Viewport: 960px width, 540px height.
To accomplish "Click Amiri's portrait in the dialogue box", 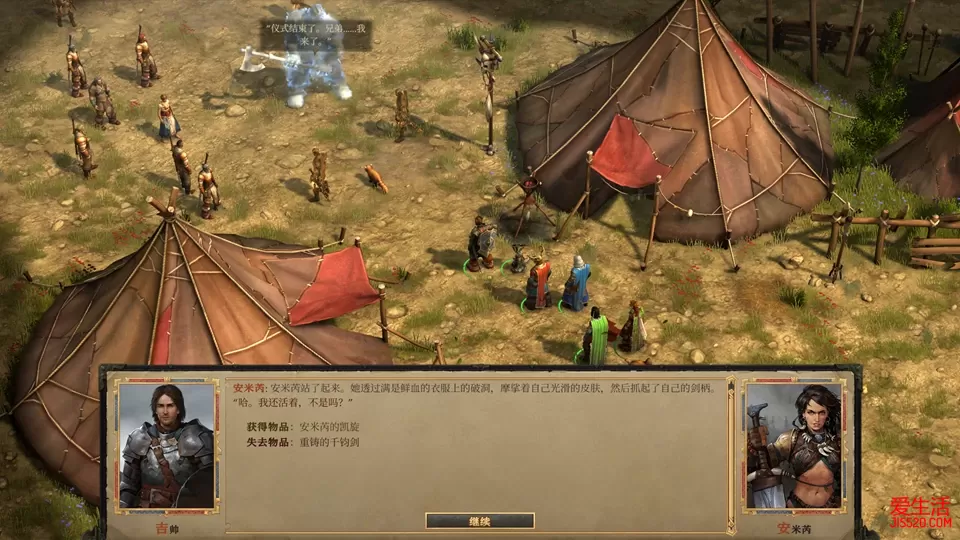I will [793, 447].
